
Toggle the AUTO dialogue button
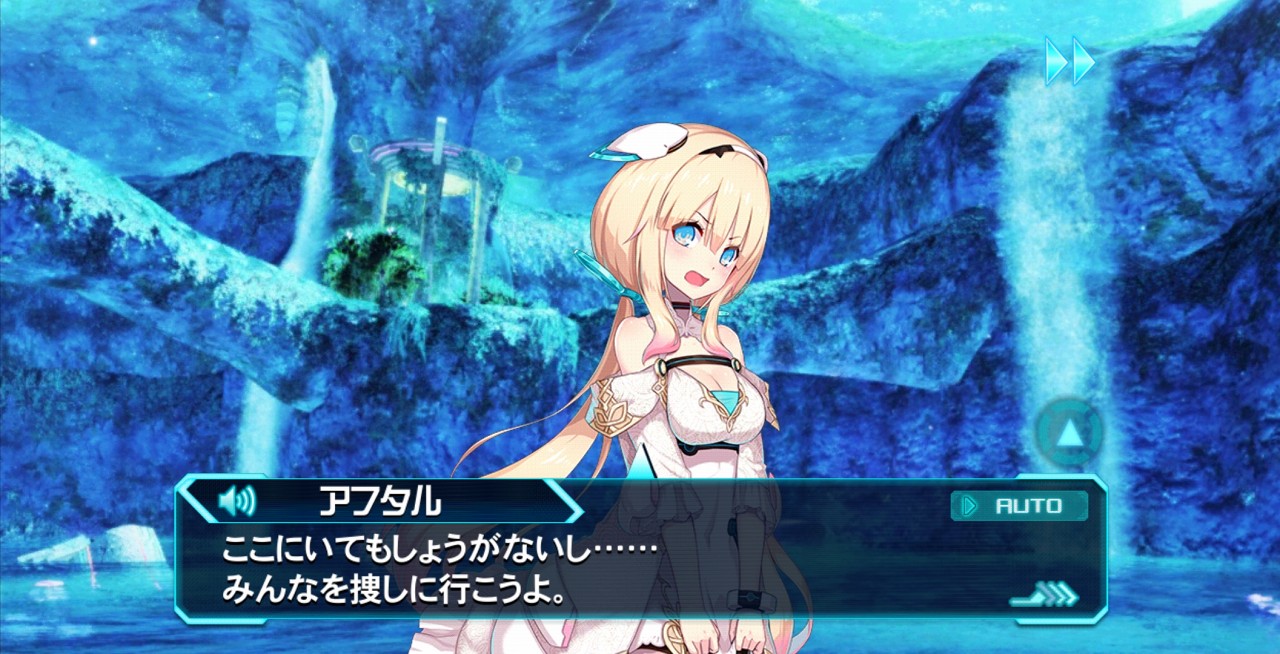1019,506
